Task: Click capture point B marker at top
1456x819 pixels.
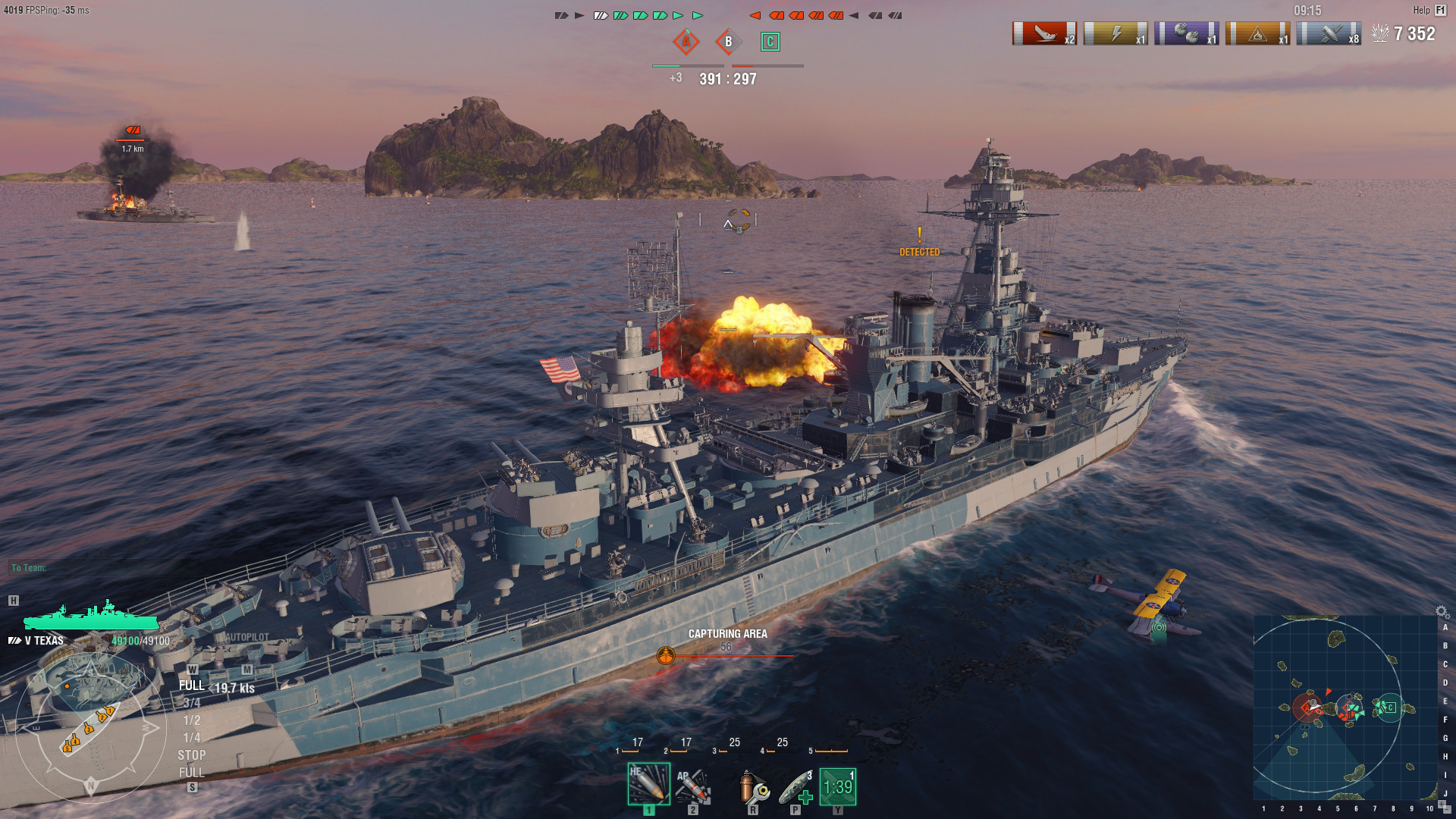Action: 728,43
